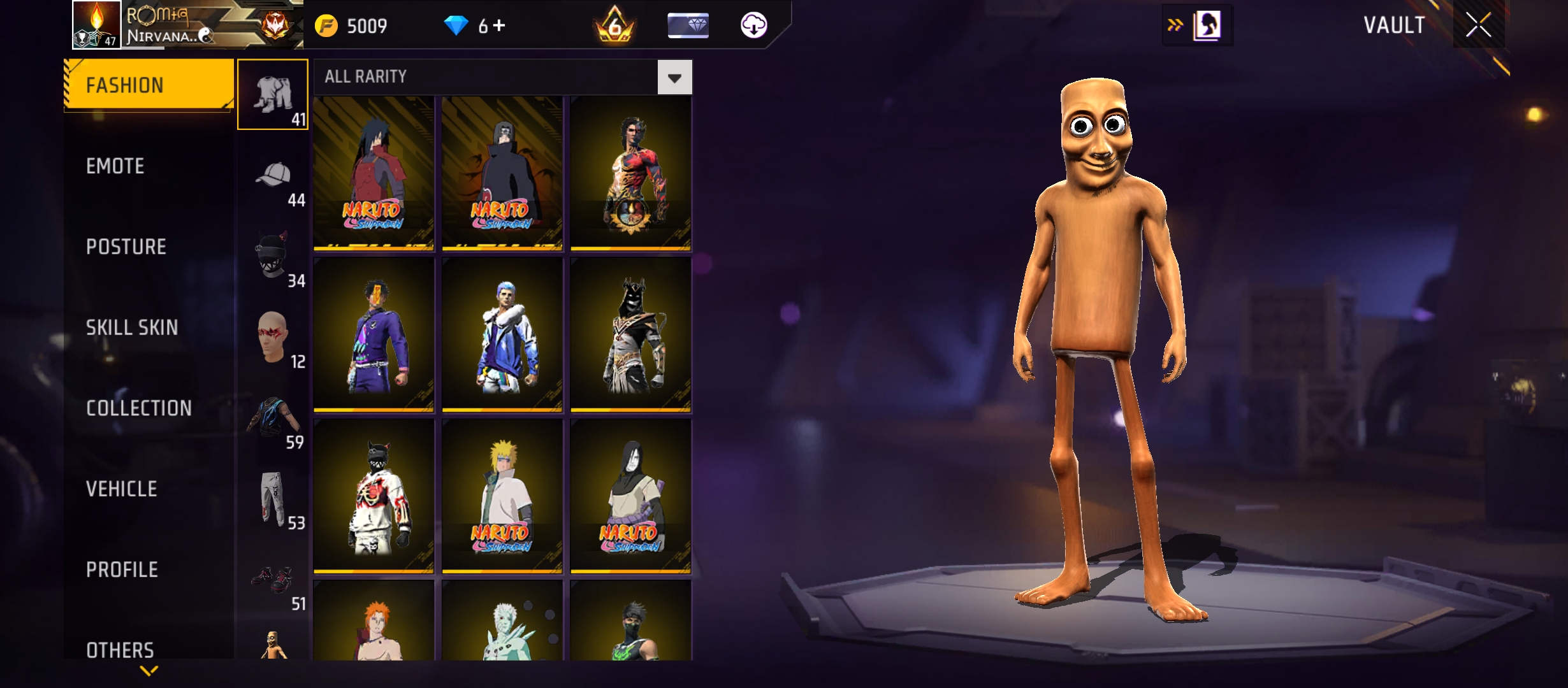Select the VEHICLE category
1568x688 pixels.
point(121,489)
